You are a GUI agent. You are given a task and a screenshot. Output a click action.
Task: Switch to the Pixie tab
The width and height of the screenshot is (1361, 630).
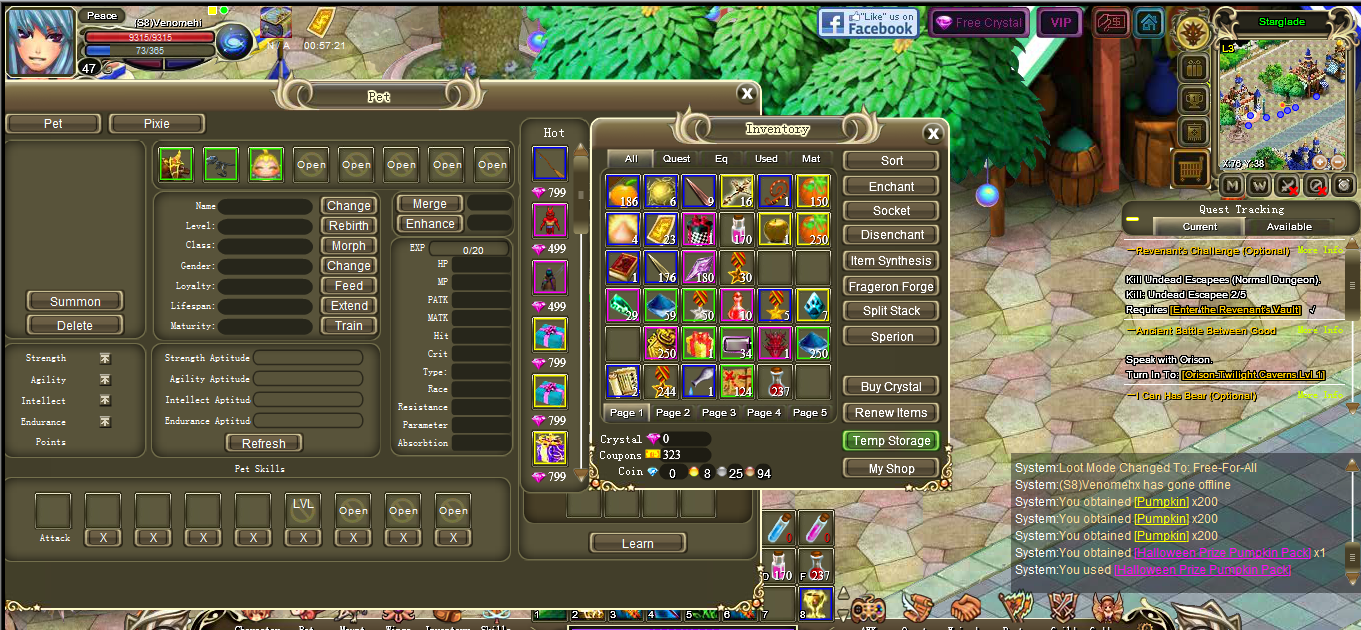[157, 124]
